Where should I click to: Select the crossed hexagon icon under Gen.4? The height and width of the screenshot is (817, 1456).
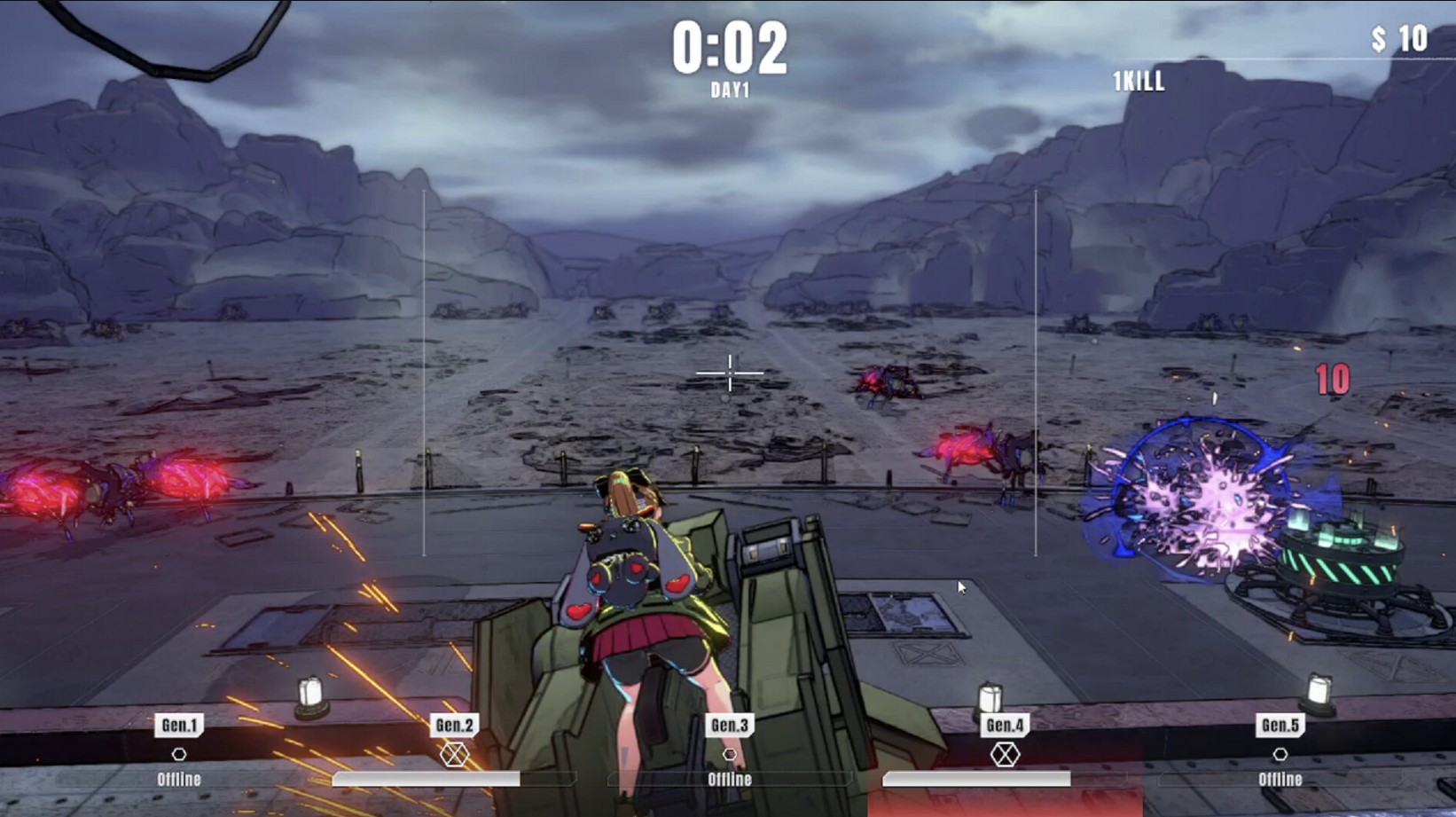1004,752
